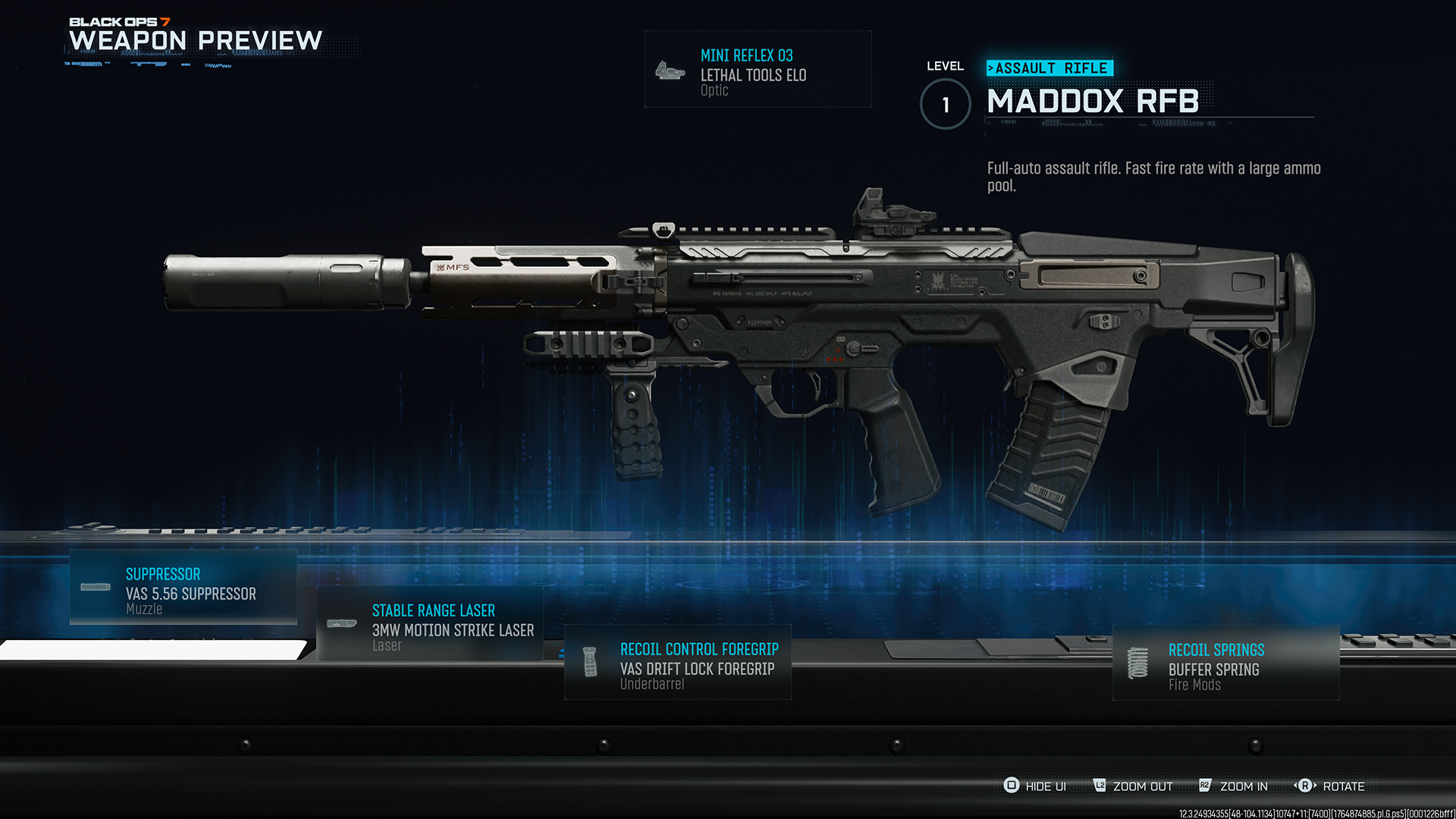Click the right-stick Rotate icon
The height and width of the screenshot is (819, 1456).
pyautogui.click(x=1306, y=786)
